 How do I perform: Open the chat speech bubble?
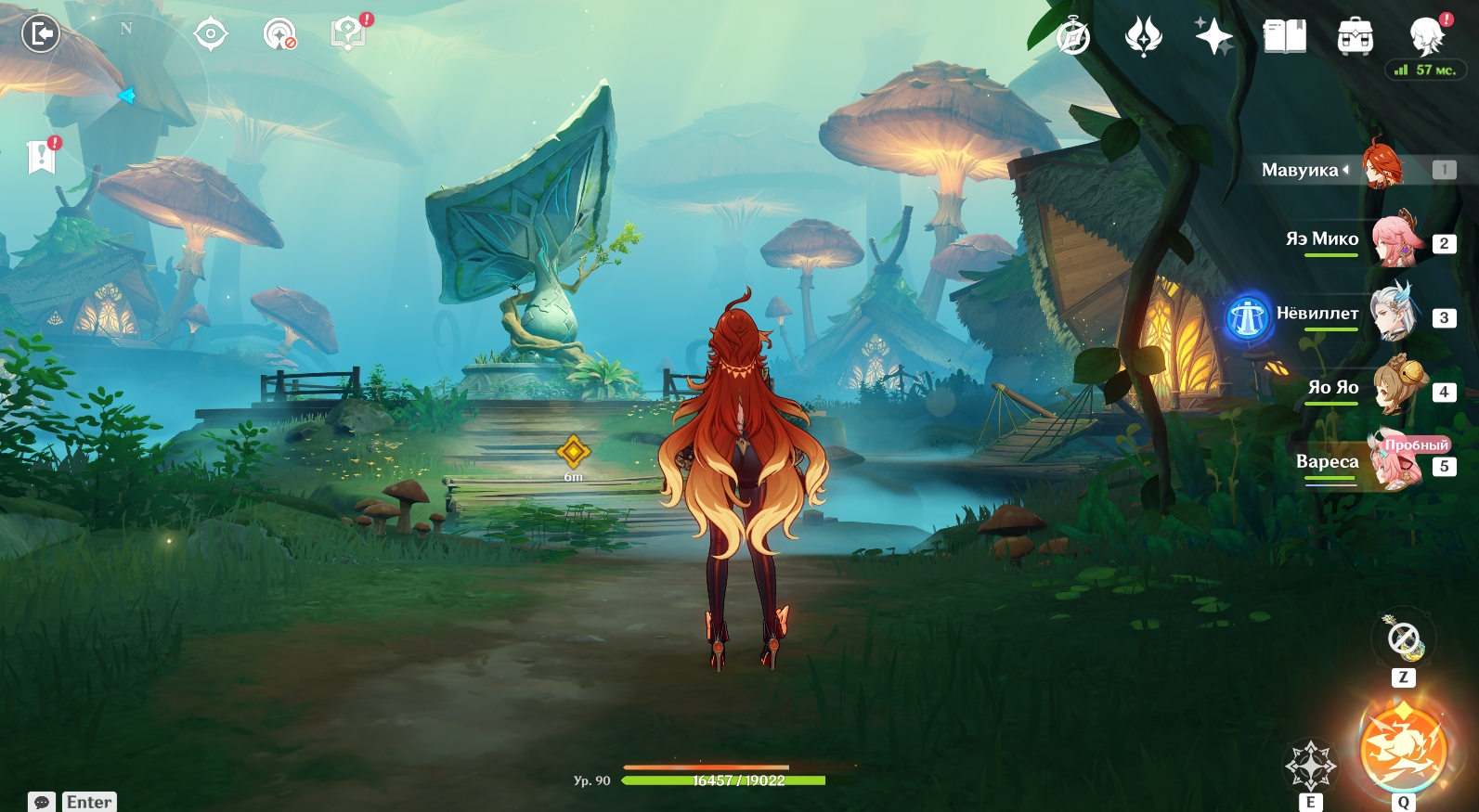42,802
